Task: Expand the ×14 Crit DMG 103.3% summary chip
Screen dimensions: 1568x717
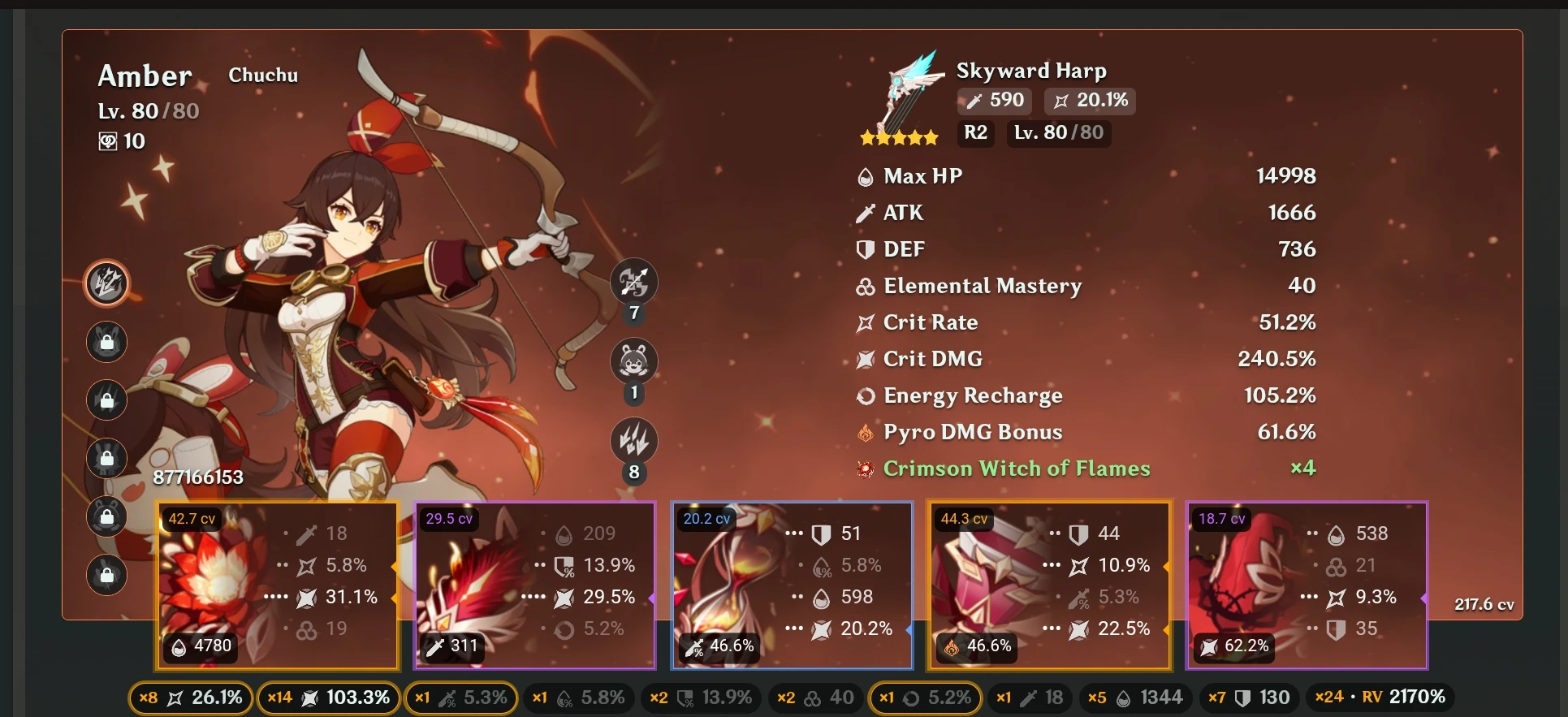Action: (328, 697)
